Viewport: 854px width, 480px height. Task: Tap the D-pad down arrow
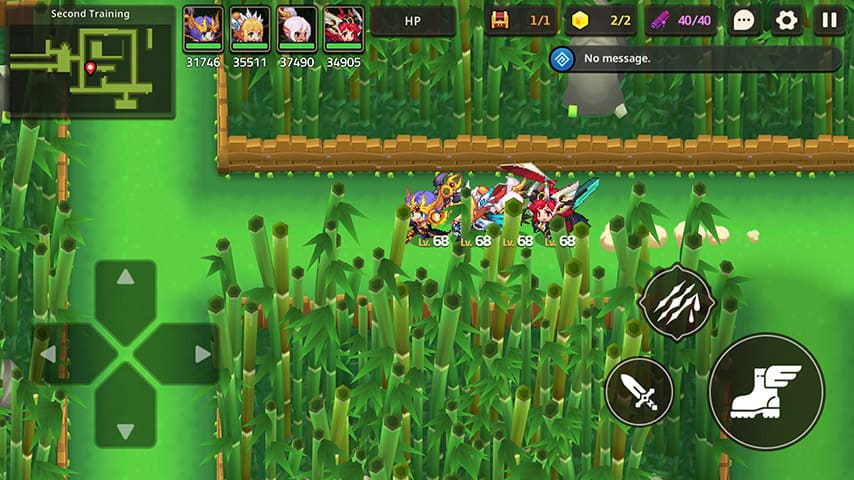(125, 431)
